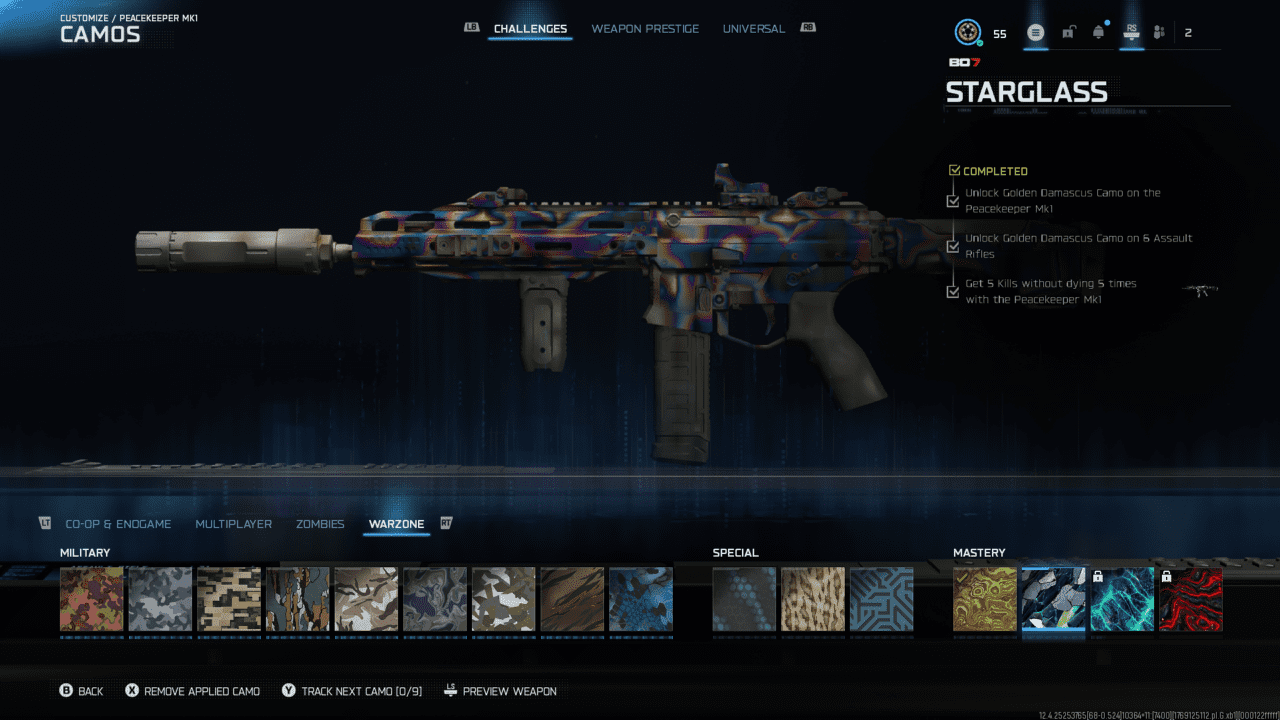Pick the tan digital pixel camo

229,599
